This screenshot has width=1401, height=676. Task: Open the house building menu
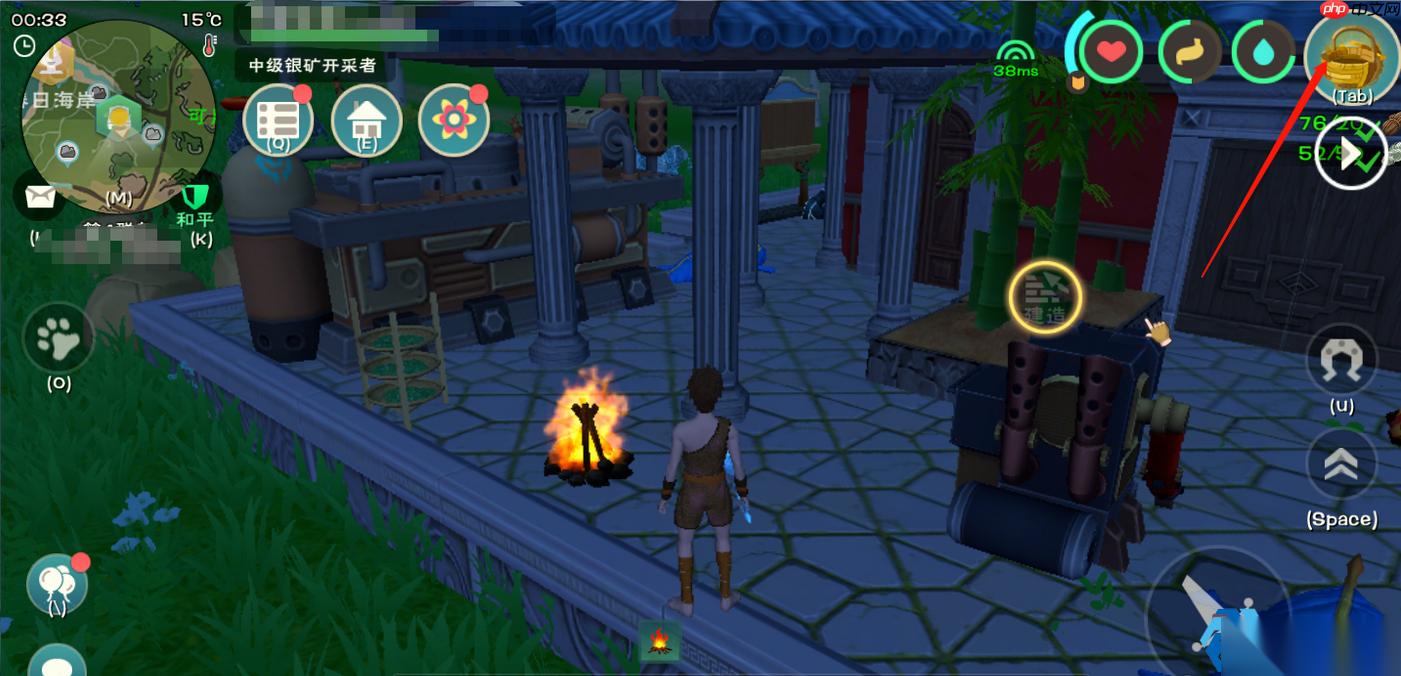tap(366, 121)
